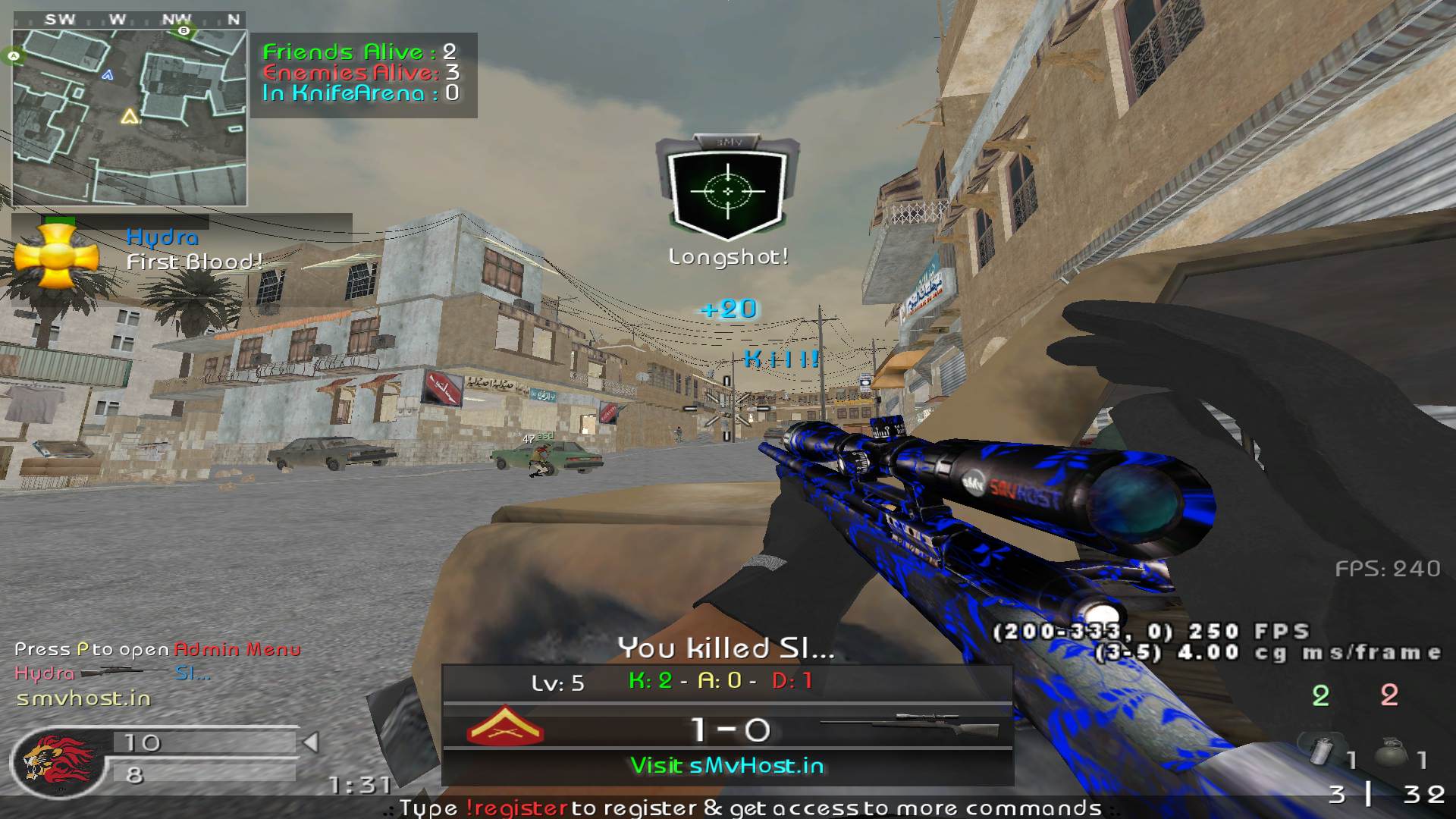Click the yellow player arrow on minimap
The width and height of the screenshot is (1456, 819).
coord(130,117)
